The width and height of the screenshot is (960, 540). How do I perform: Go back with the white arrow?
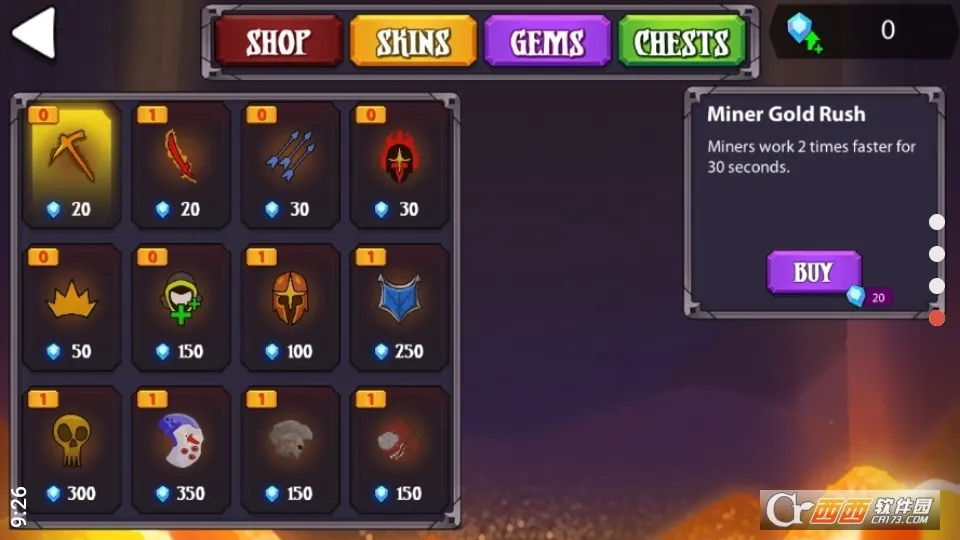pos(34,34)
